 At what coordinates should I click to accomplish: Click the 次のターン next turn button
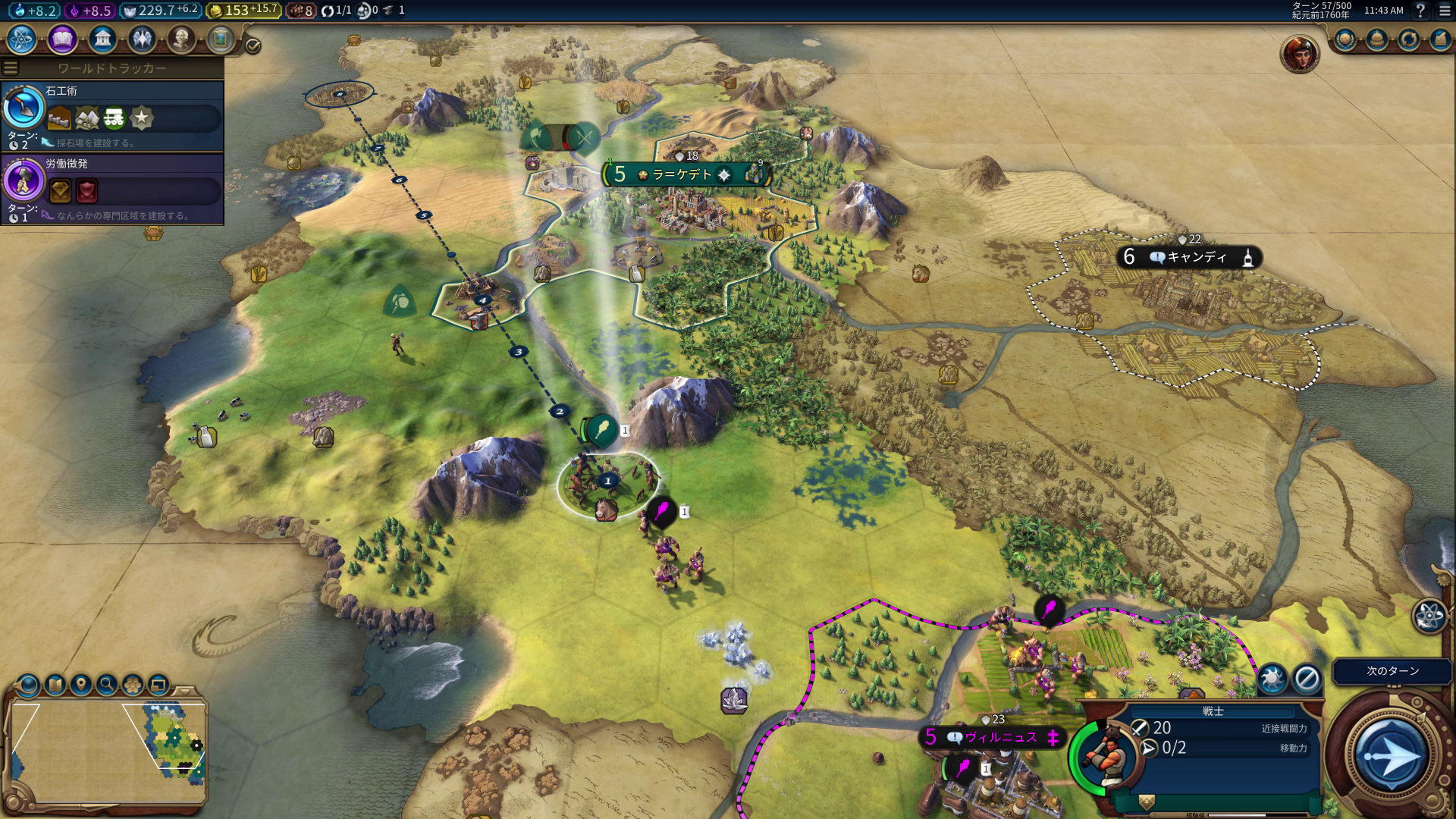click(1392, 671)
